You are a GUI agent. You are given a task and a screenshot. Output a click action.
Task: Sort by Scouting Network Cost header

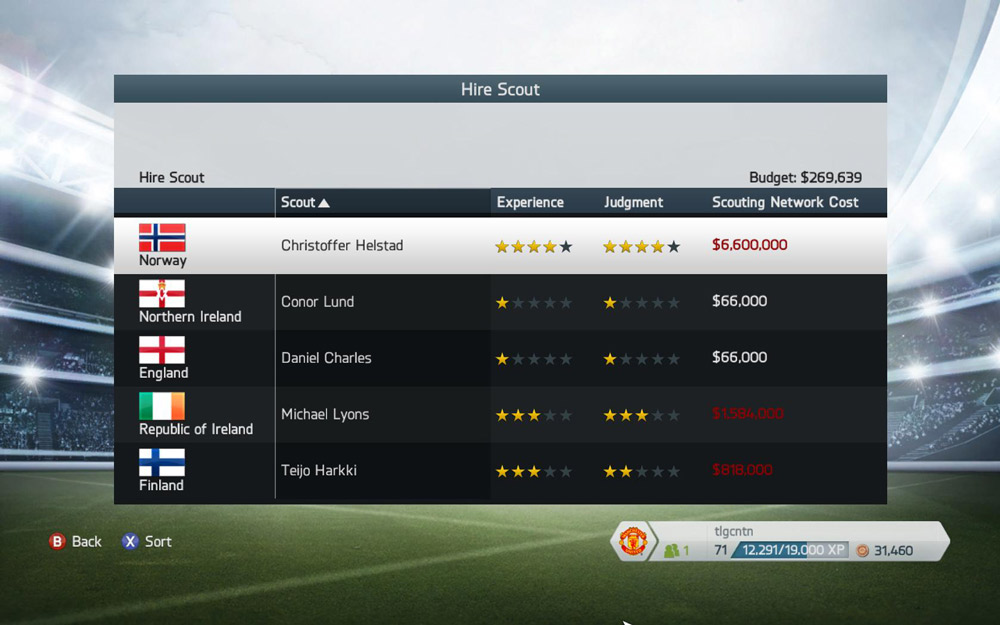[x=785, y=202]
